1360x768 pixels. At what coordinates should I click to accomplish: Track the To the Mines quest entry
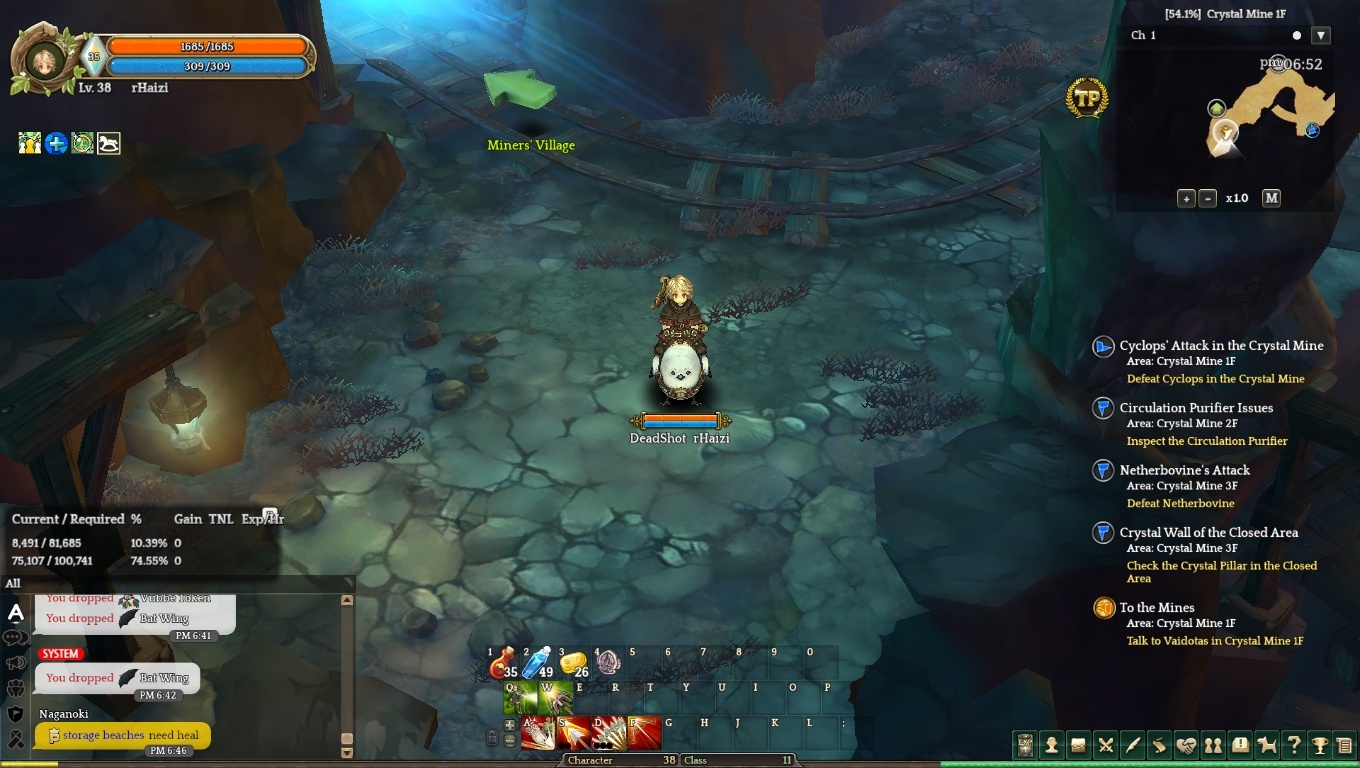[1157, 608]
